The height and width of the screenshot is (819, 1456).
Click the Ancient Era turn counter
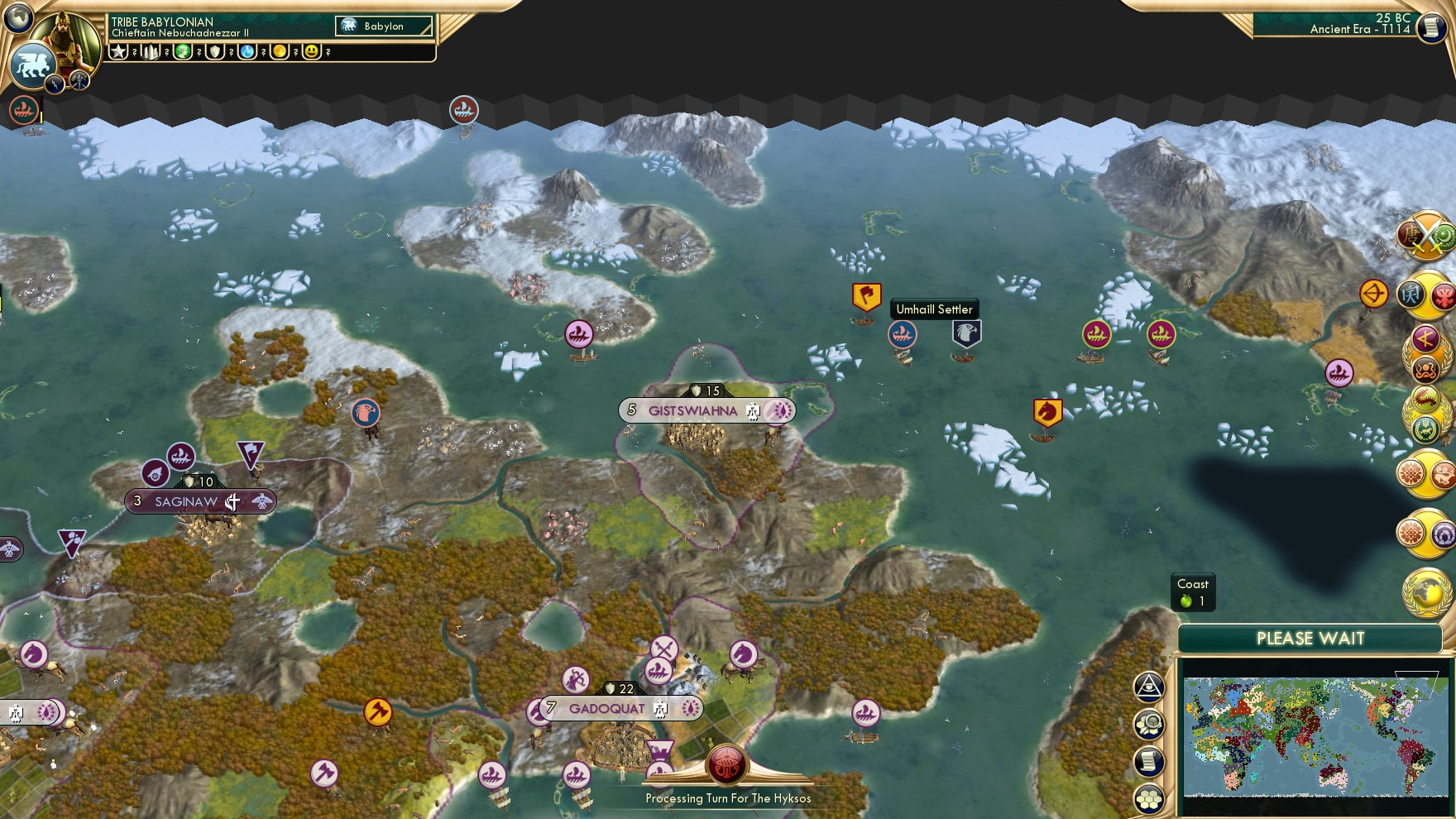click(1357, 31)
